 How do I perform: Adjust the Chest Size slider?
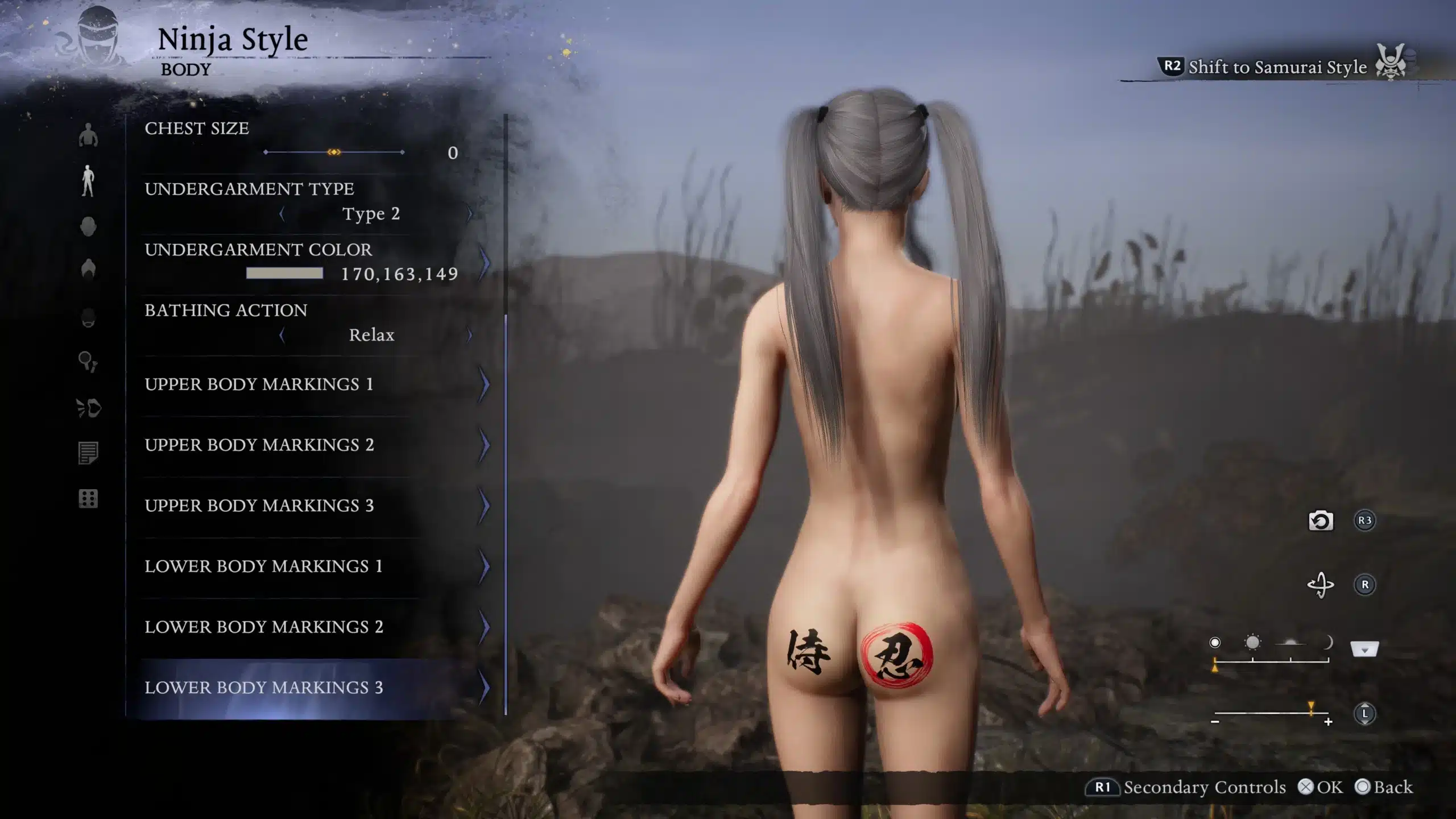[334, 152]
